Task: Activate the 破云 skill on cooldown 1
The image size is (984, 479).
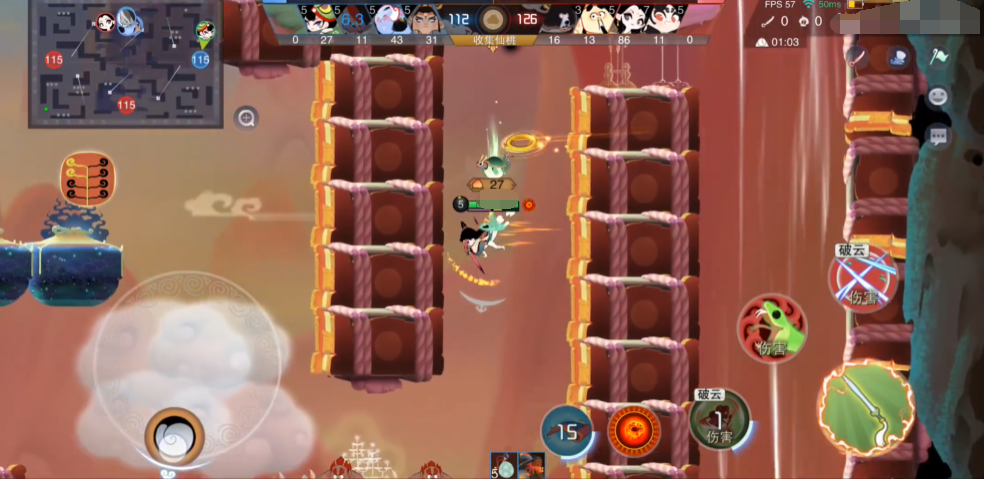Action: 719,420
